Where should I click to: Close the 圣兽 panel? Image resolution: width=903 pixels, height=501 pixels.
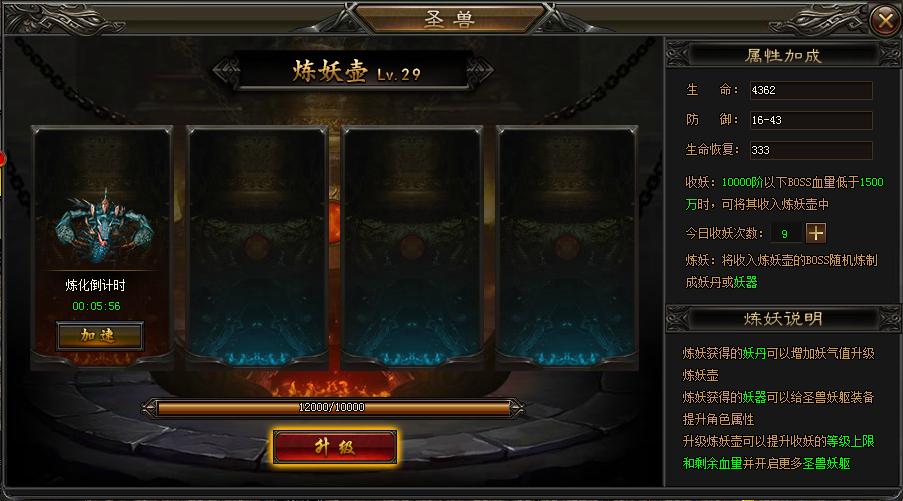click(x=883, y=19)
